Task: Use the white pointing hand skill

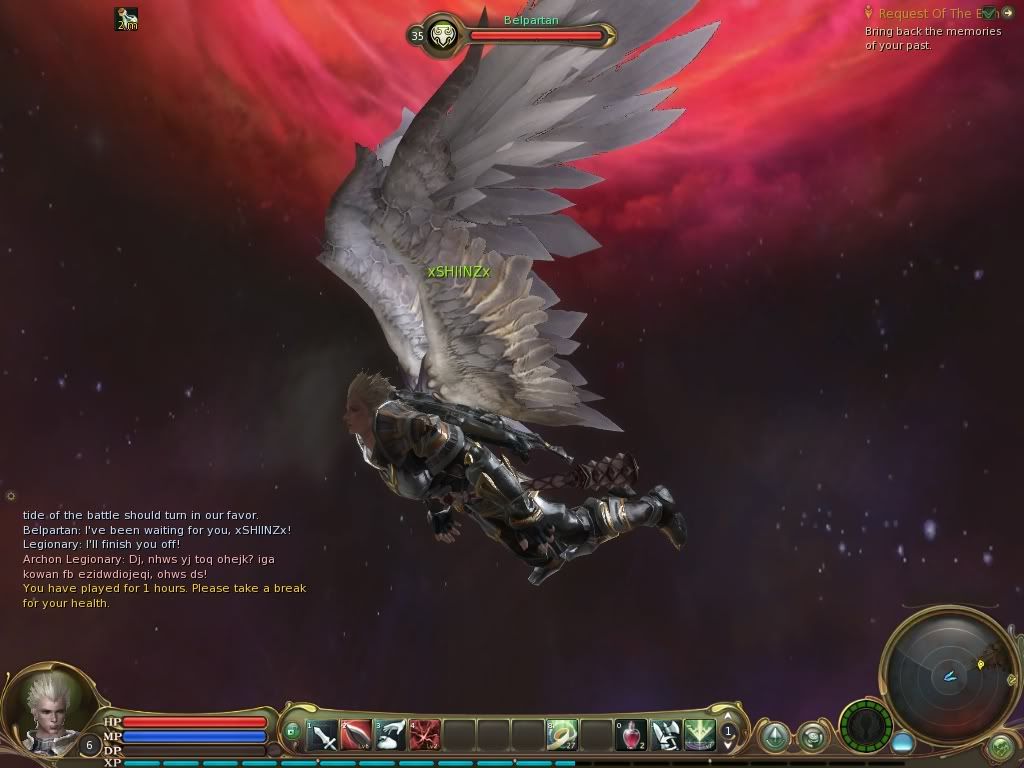Action: pos(391,736)
